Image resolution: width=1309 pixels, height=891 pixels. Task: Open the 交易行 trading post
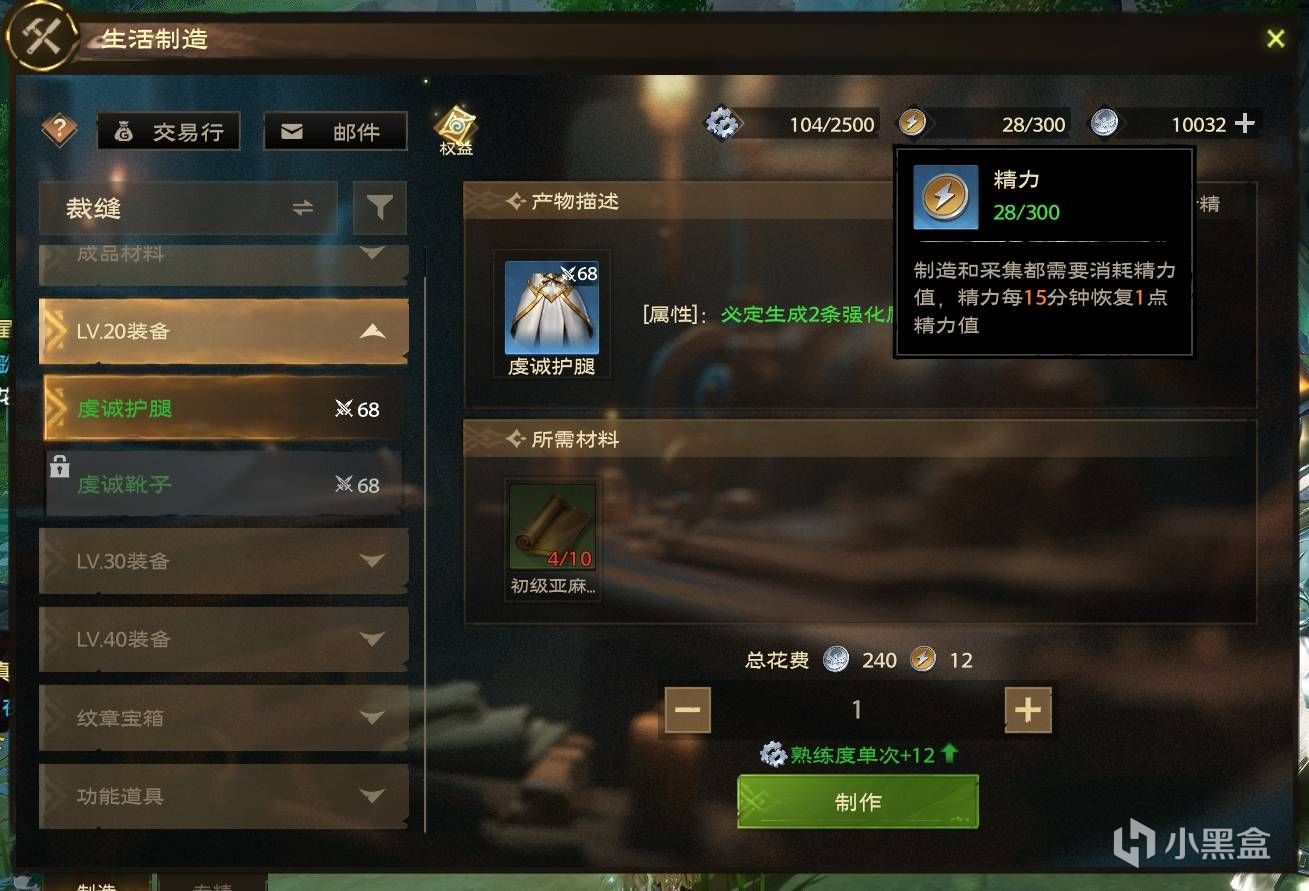coord(168,130)
